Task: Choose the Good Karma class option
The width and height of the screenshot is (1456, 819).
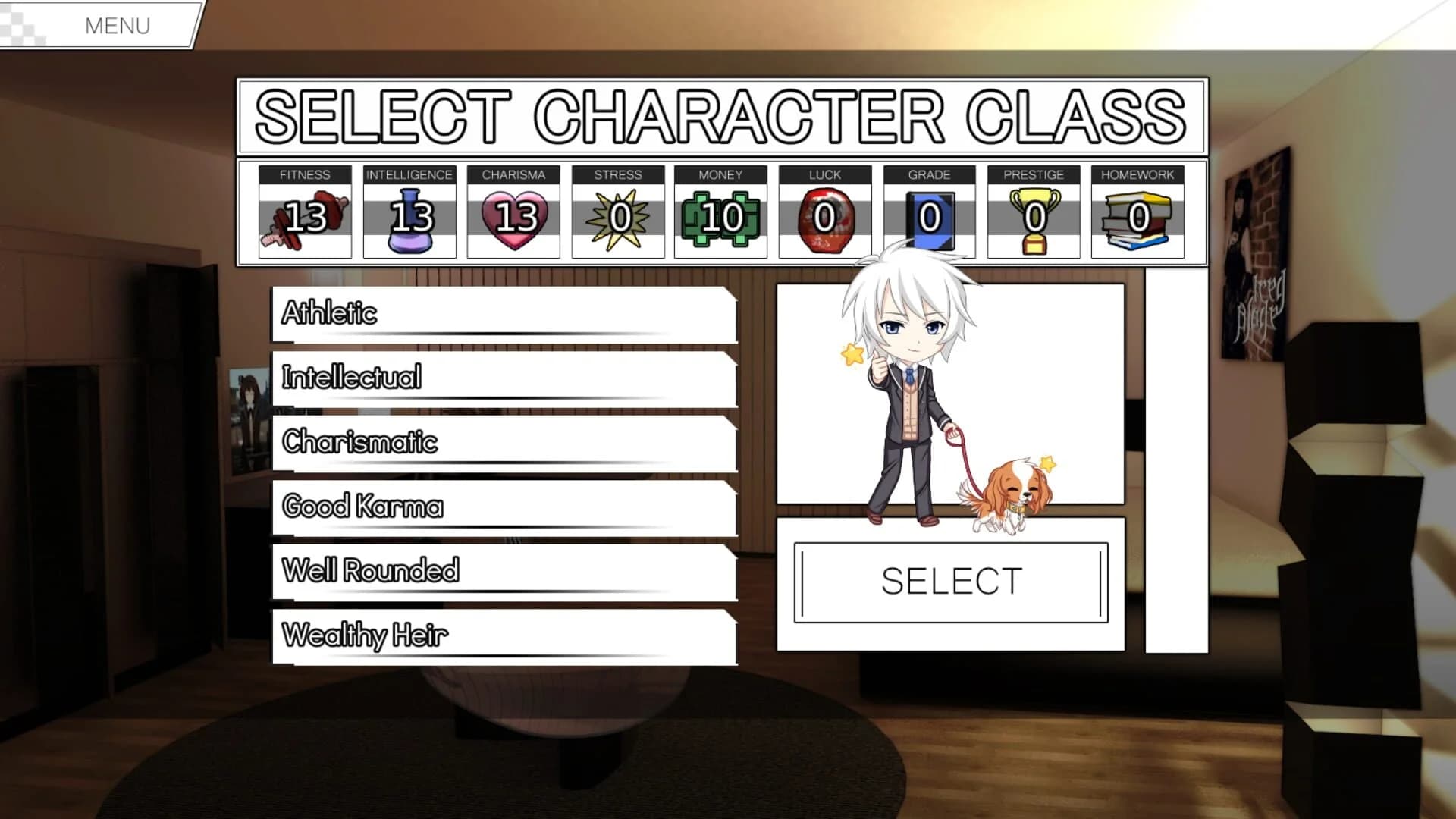Action: tap(500, 506)
